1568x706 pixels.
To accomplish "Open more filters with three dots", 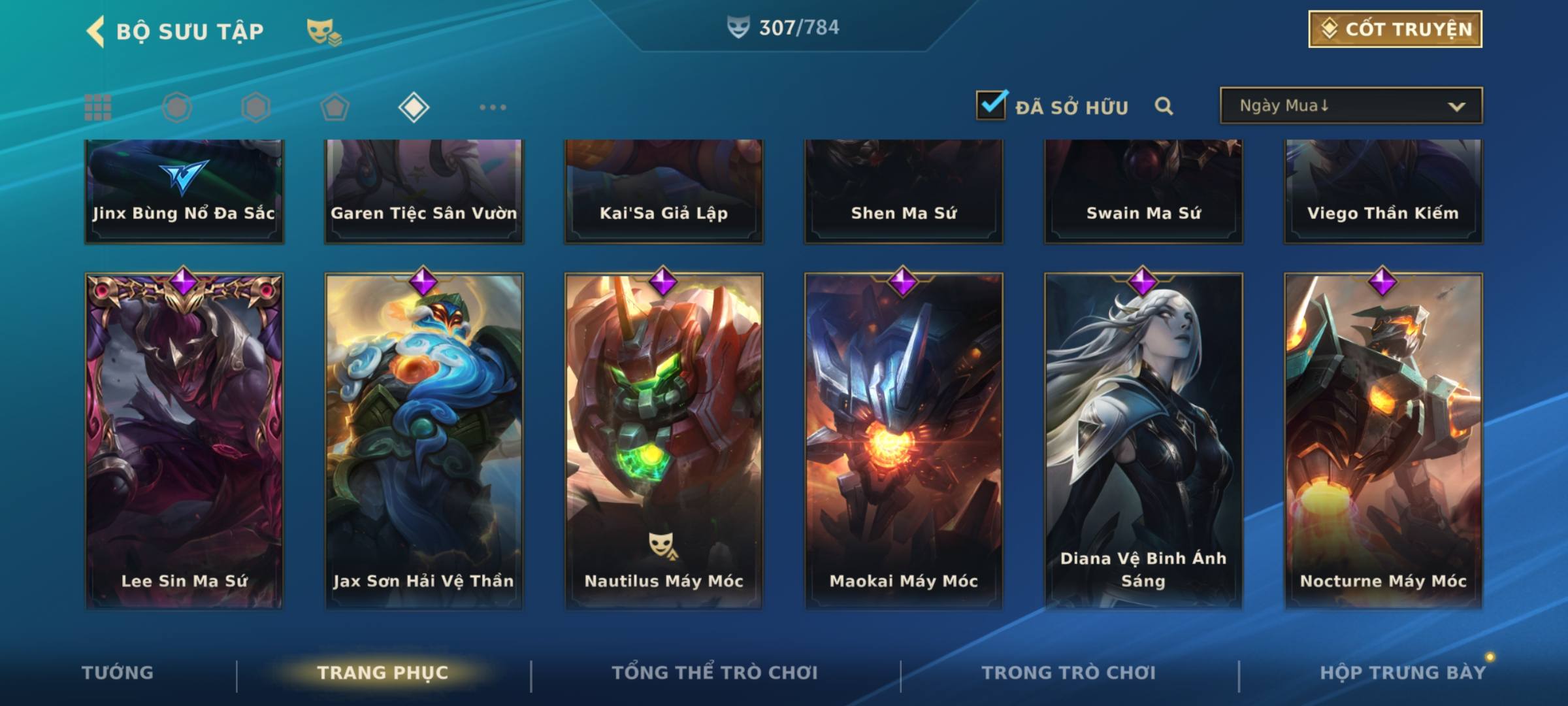I will (x=493, y=107).
